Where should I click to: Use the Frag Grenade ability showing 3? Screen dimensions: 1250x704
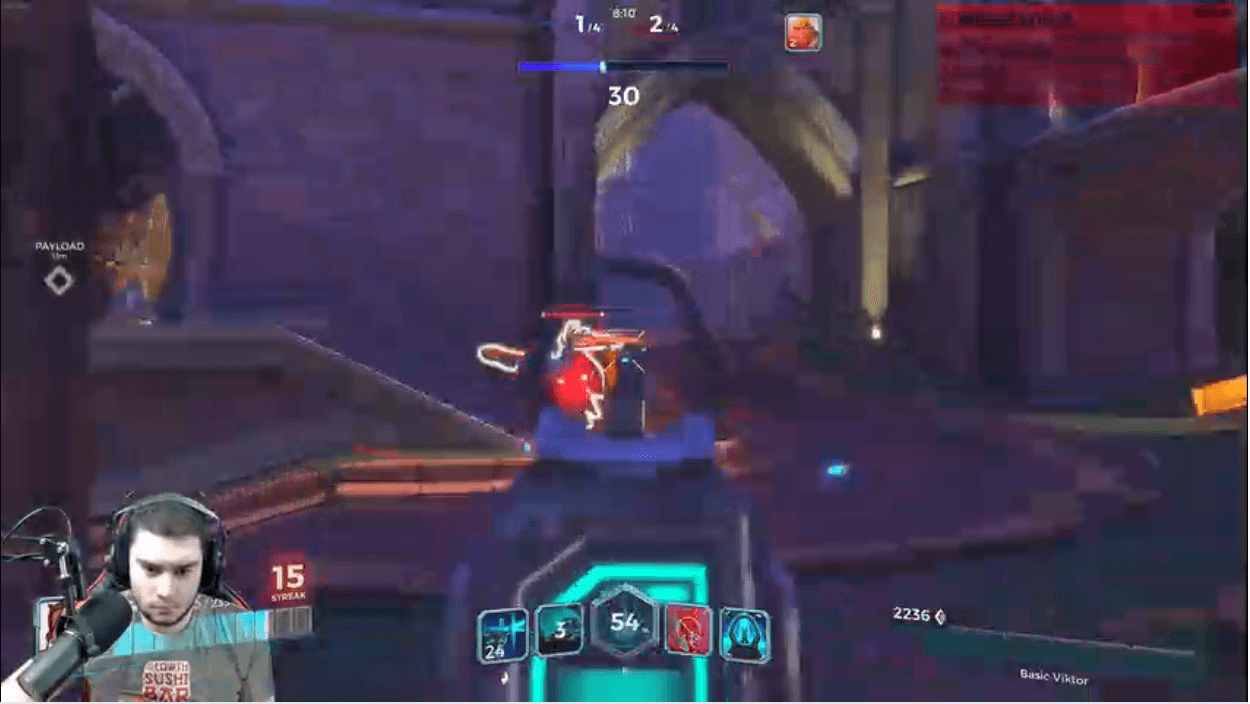pos(559,631)
